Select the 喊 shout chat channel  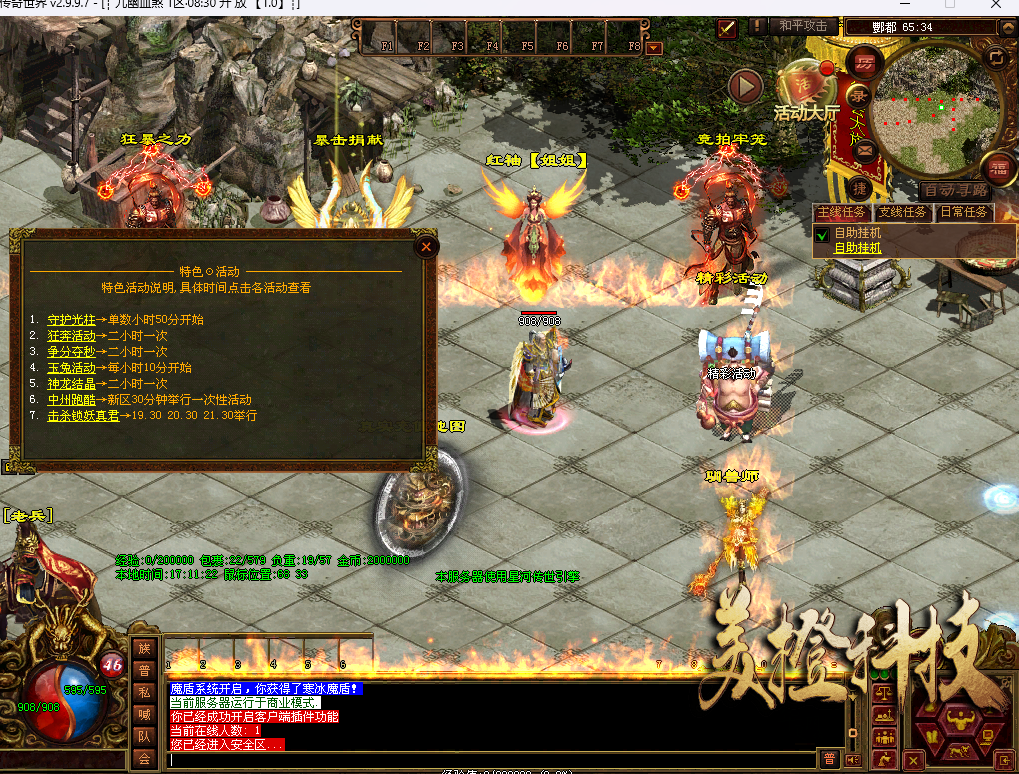144,715
